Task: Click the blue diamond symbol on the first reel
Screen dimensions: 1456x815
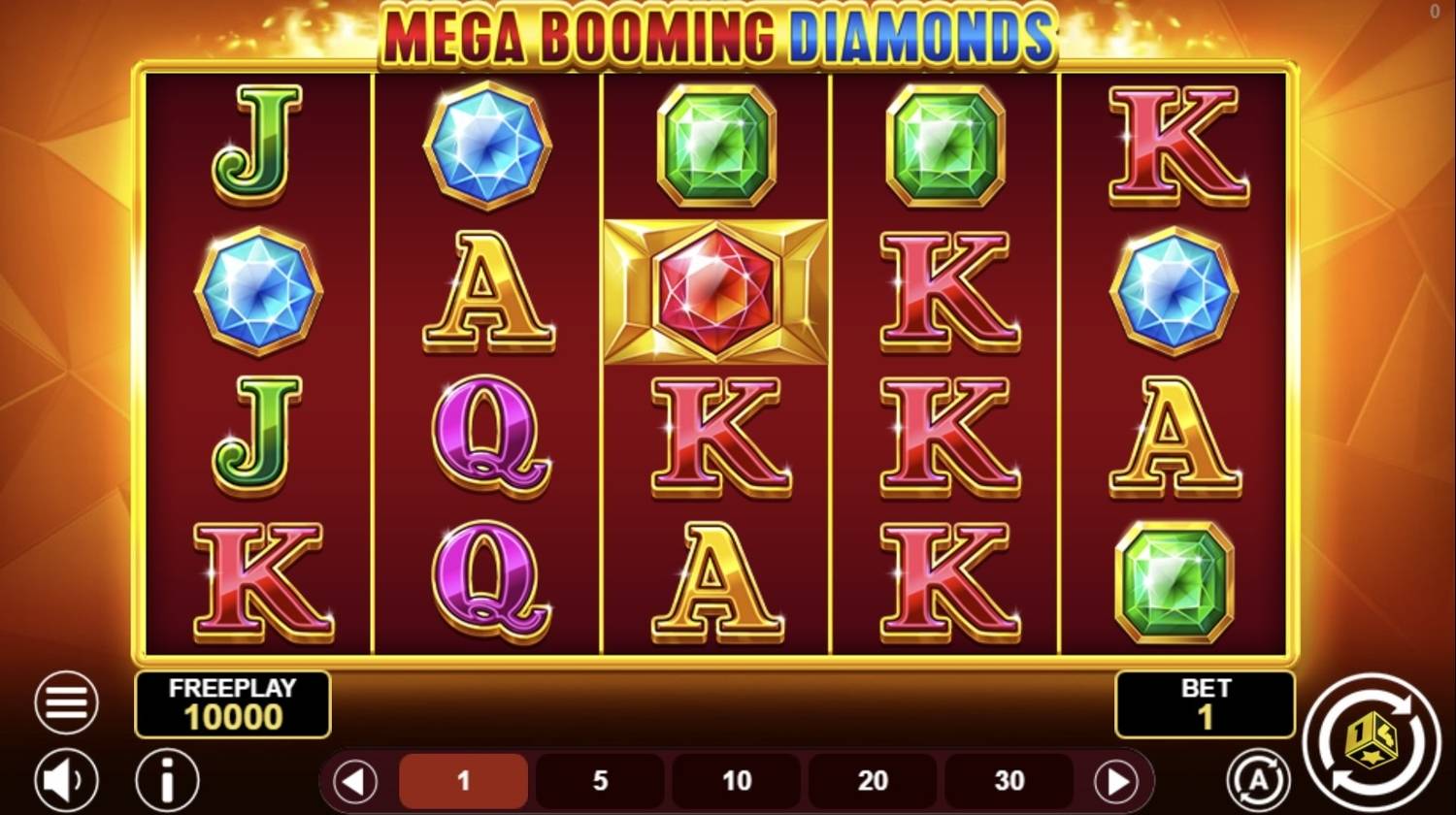Action: pyautogui.click(x=258, y=291)
